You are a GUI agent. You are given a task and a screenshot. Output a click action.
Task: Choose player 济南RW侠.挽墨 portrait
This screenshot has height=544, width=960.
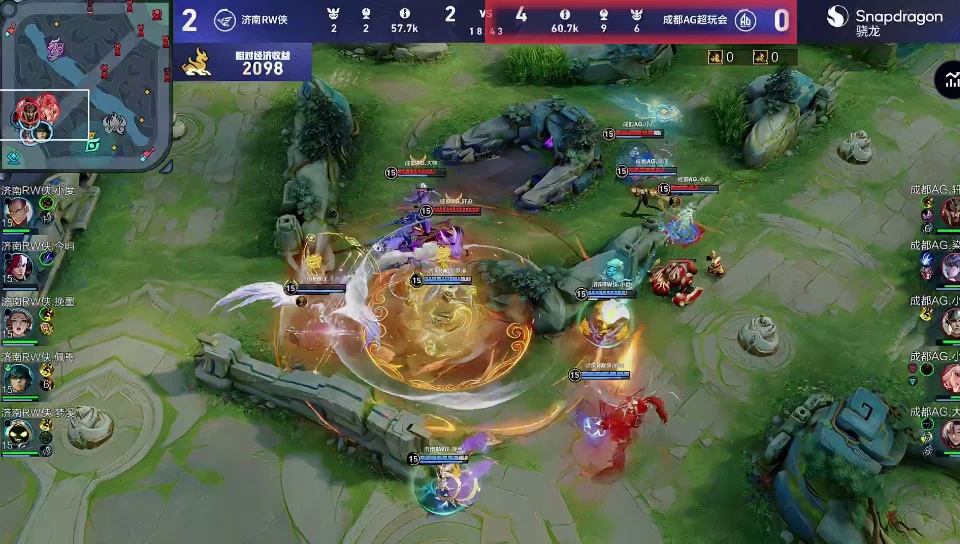point(16,321)
